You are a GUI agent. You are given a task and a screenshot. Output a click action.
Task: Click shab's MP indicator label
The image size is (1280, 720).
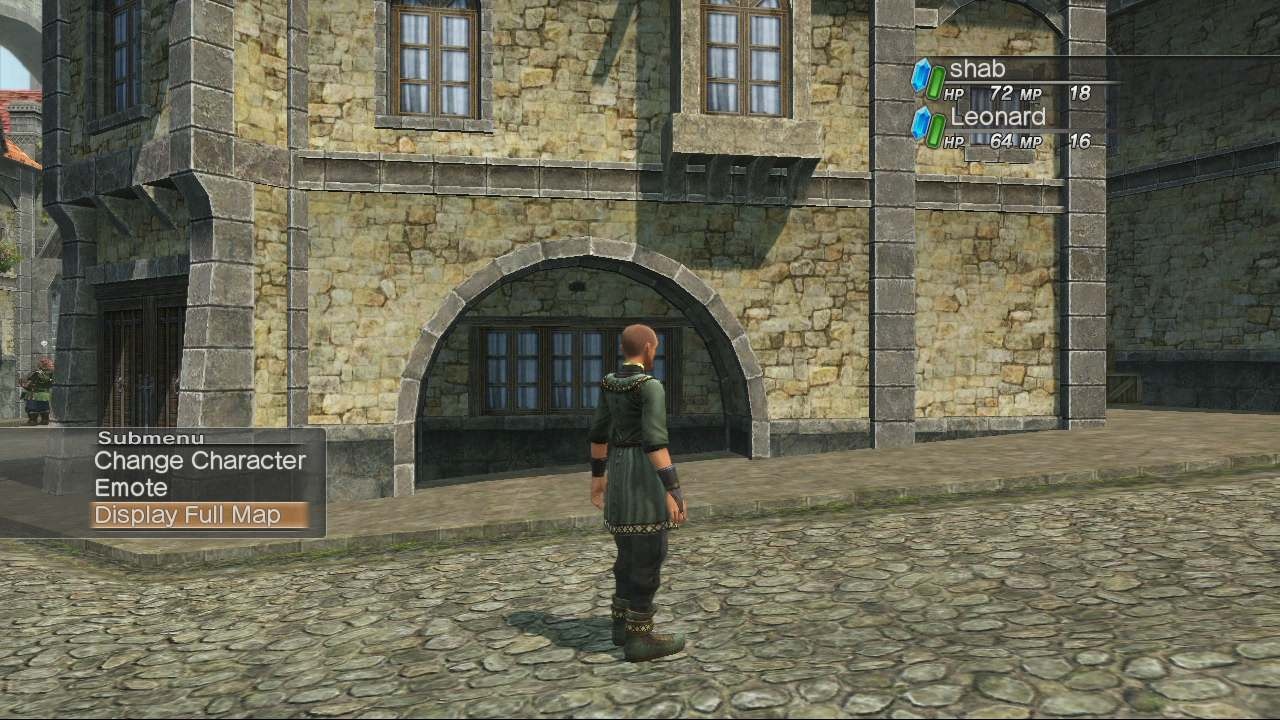coord(1034,92)
